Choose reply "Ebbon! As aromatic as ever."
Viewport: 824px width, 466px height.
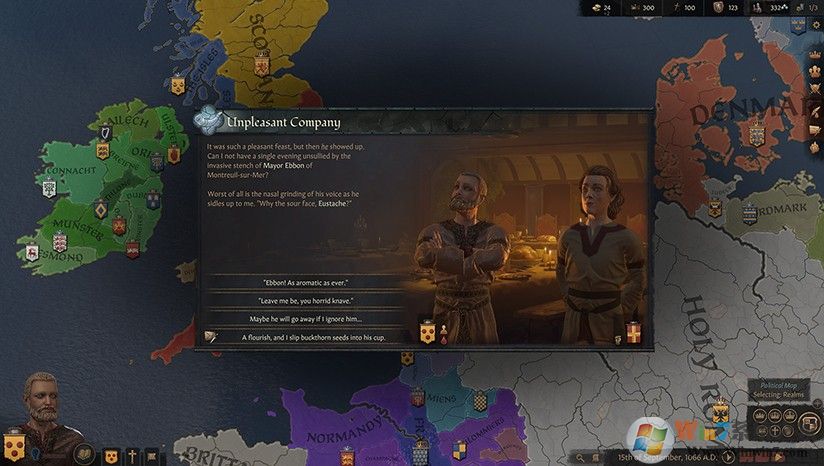(x=304, y=283)
